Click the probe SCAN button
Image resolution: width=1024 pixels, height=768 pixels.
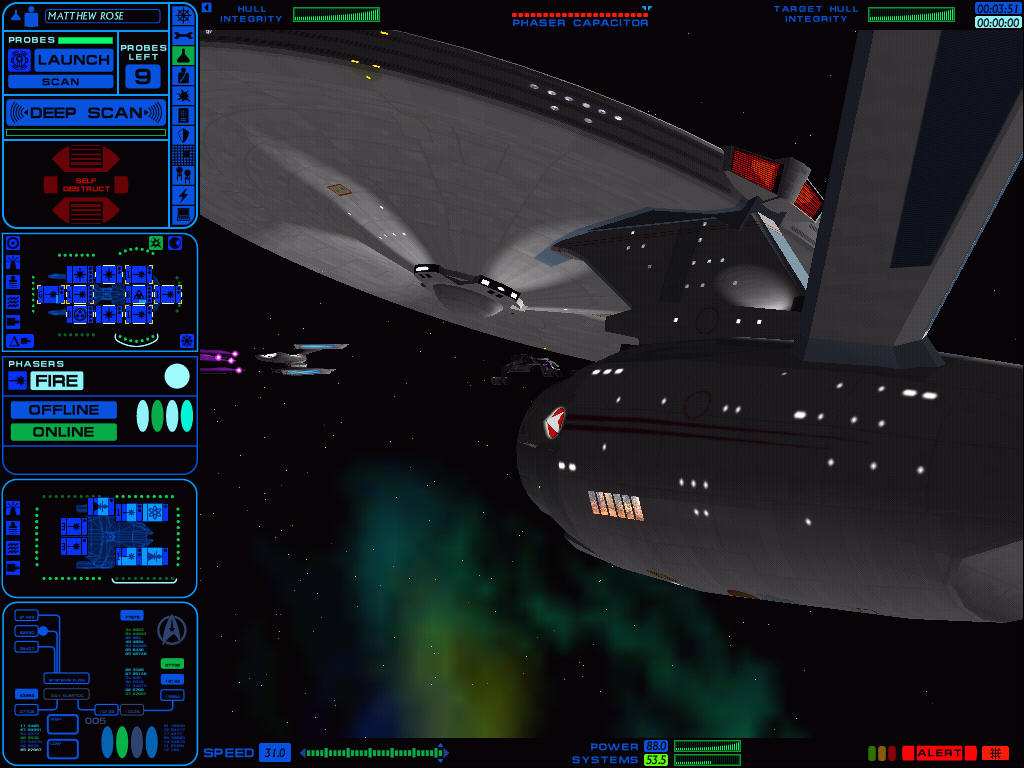(60, 82)
